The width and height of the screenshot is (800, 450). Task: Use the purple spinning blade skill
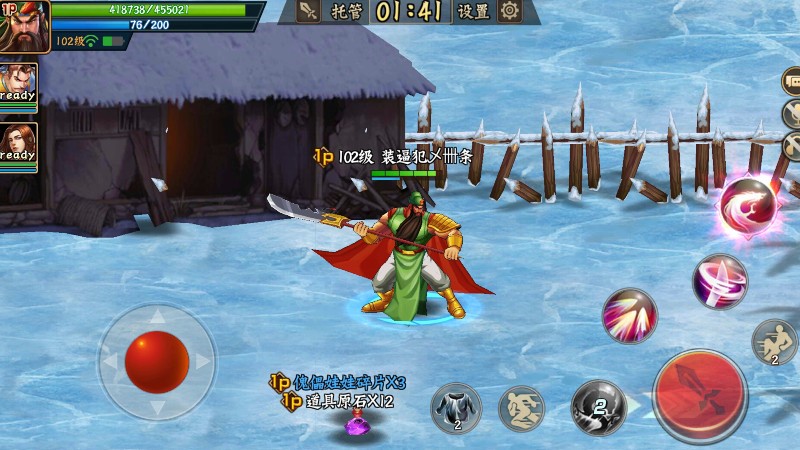click(x=720, y=280)
